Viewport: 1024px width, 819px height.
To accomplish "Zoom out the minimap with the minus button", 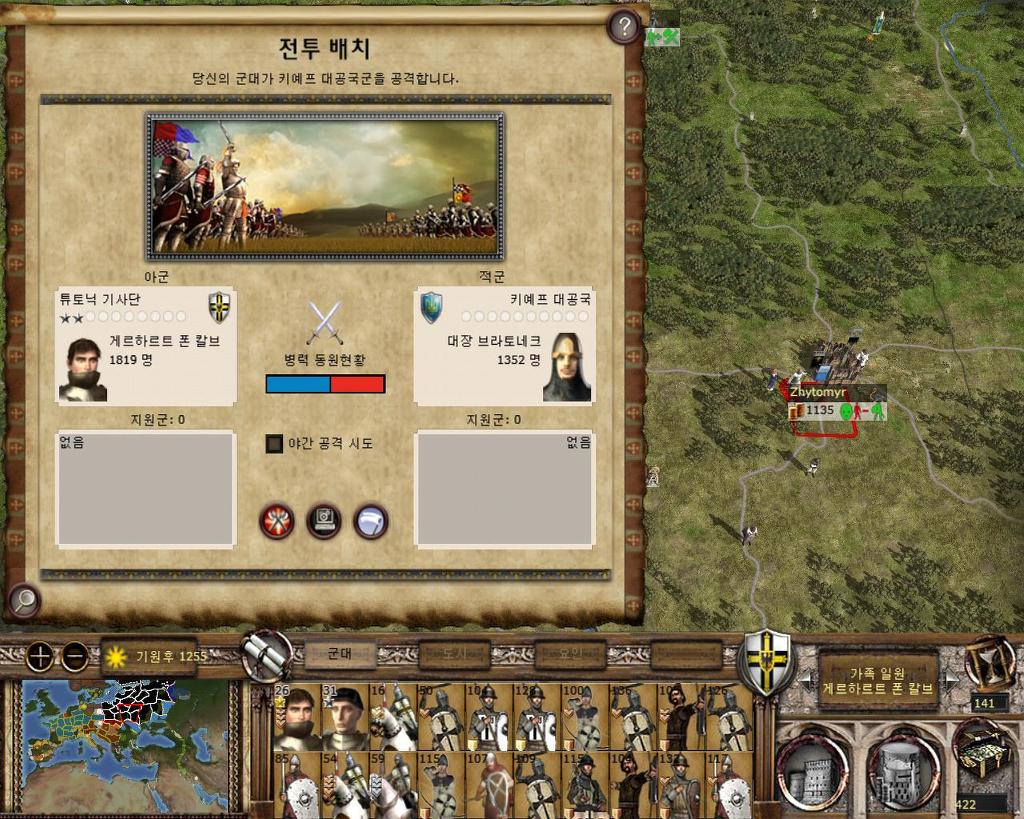I will pos(75,657).
